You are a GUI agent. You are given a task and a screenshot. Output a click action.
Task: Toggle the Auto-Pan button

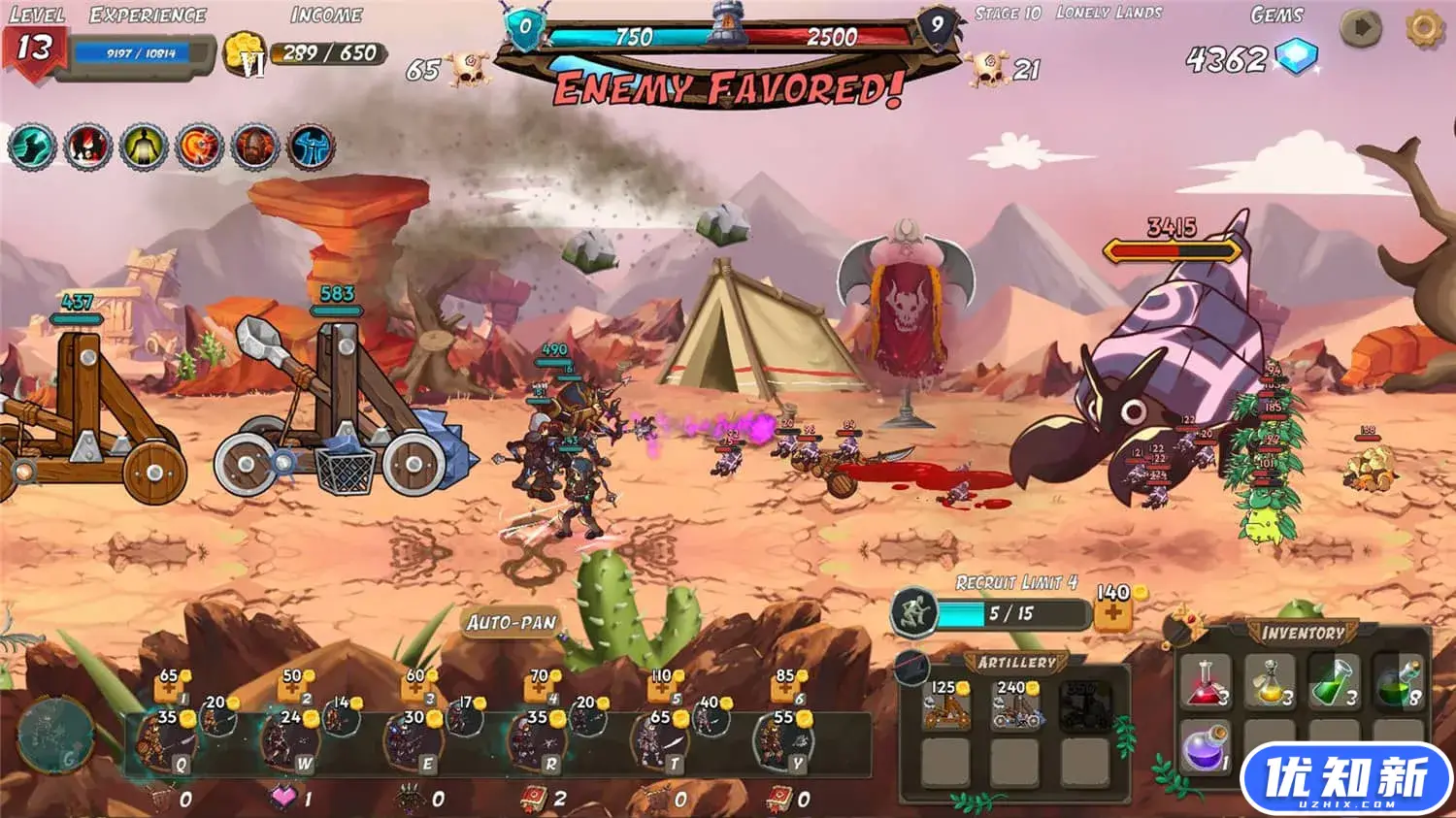pyautogui.click(x=512, y=623)
